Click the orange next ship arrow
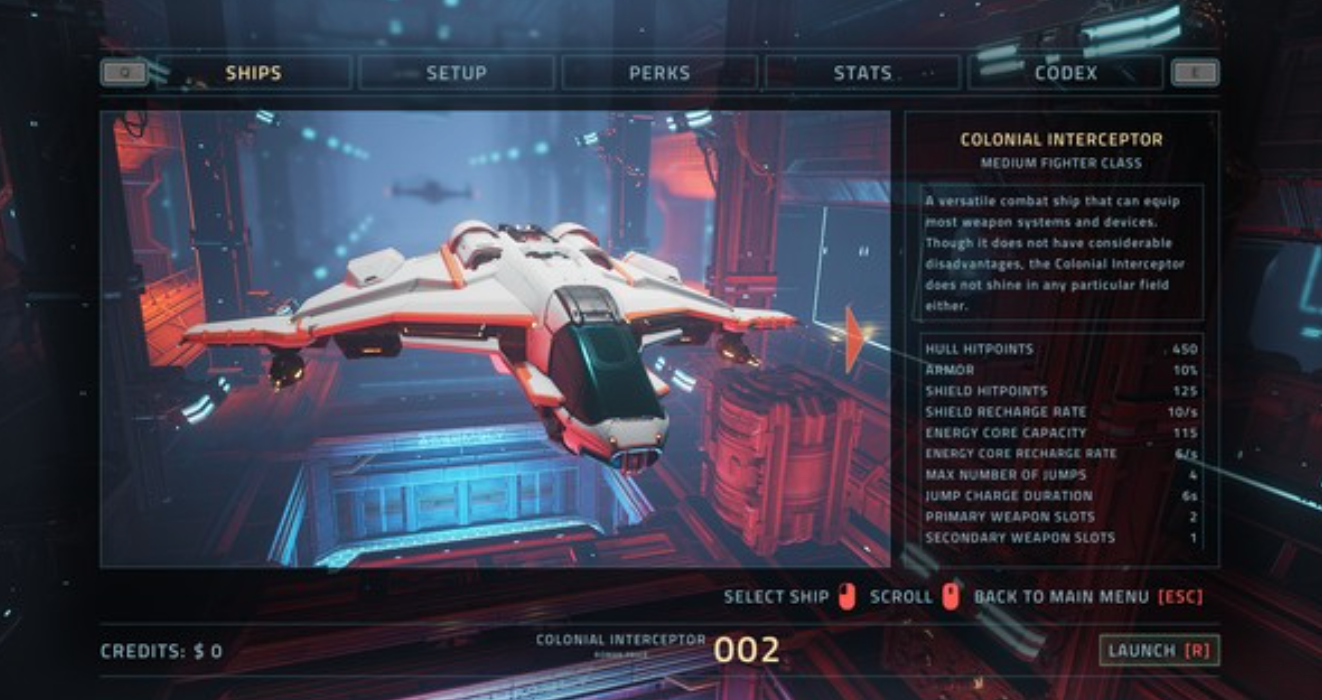This screenshot has height=700, width=1322. click(x=853, y=340)
